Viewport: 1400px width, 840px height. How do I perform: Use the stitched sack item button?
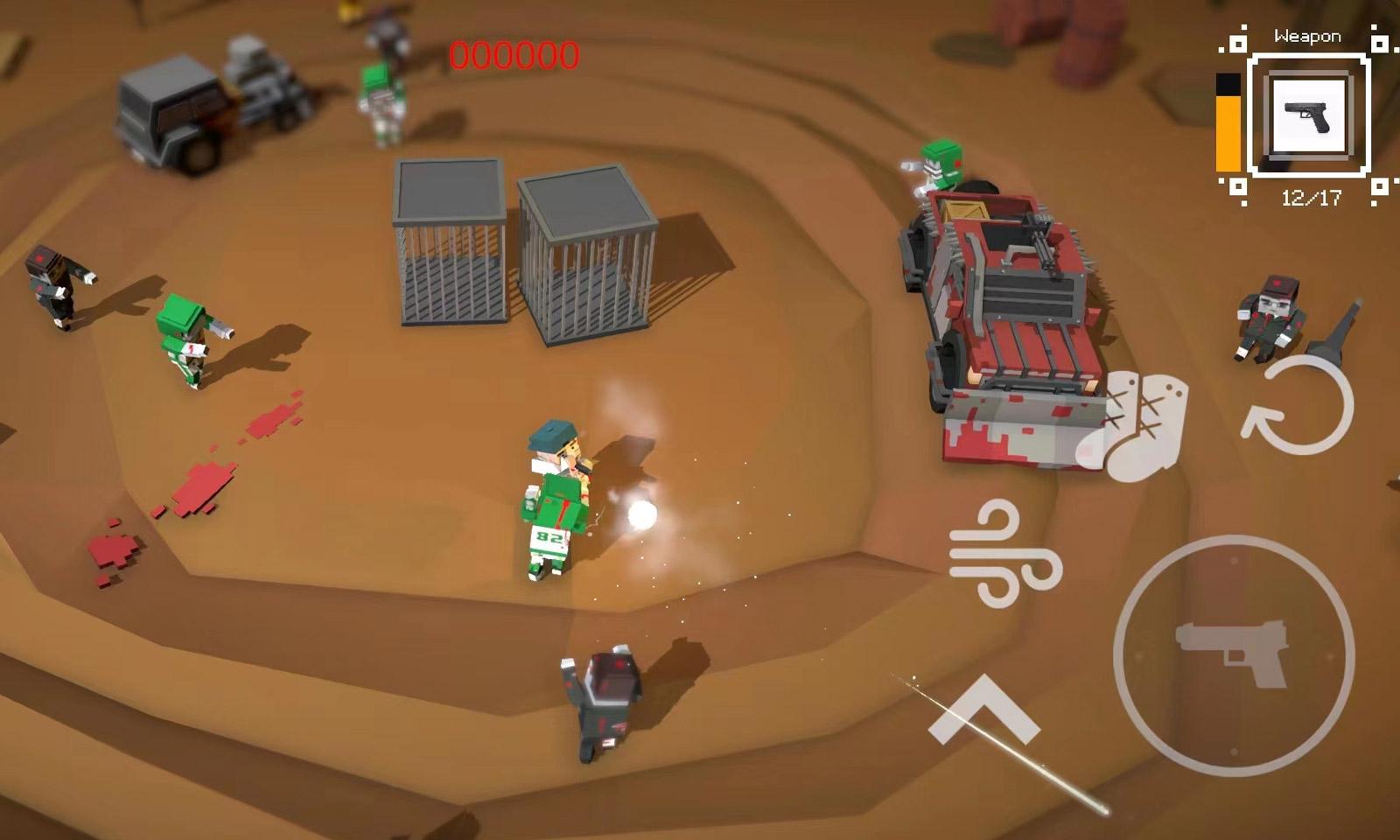(1137, 426)
